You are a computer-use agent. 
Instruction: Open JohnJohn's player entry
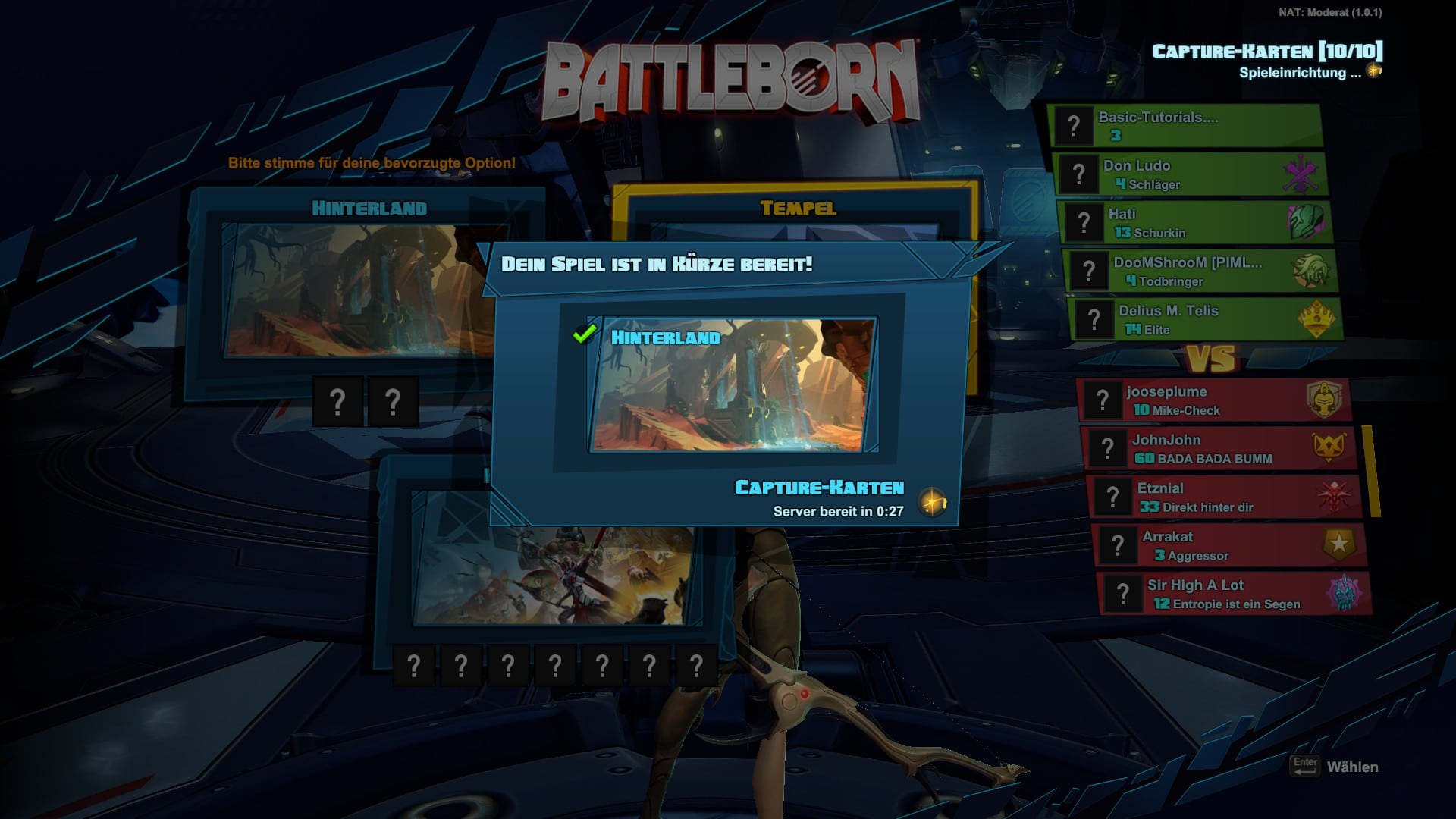(1219, 449)
